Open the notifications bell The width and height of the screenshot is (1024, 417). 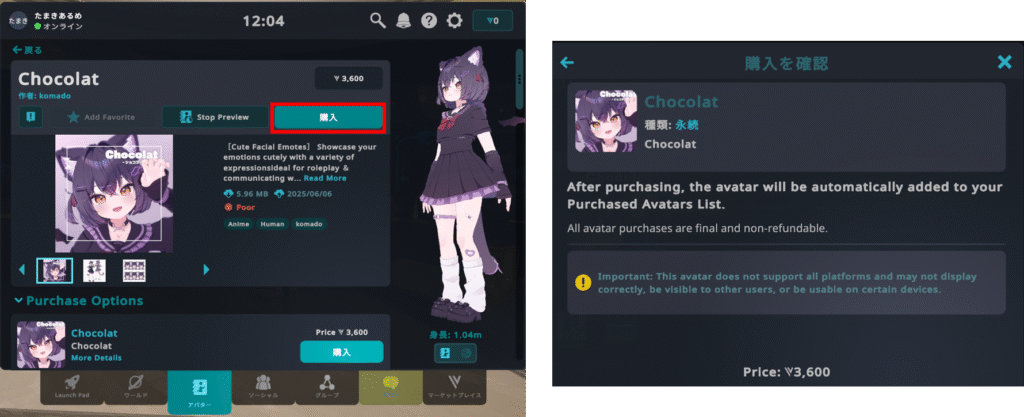tap(404, 20)
